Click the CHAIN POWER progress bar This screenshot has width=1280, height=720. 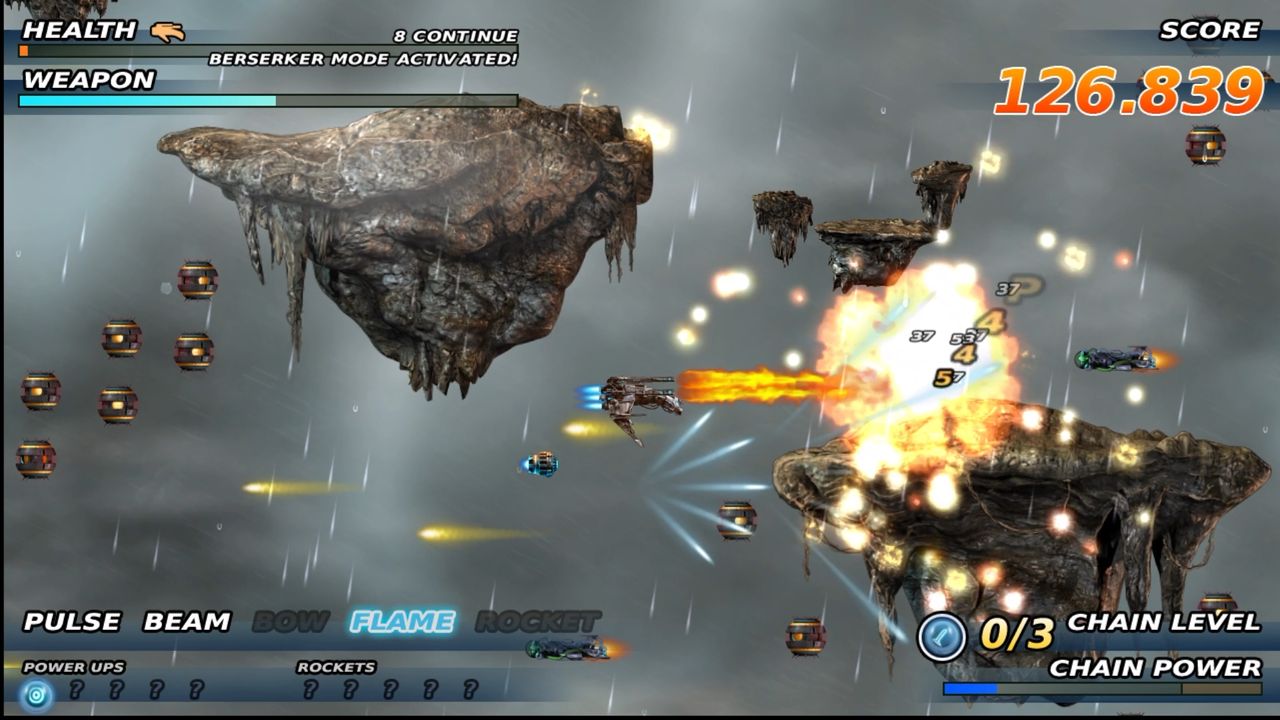(1100, 690)
